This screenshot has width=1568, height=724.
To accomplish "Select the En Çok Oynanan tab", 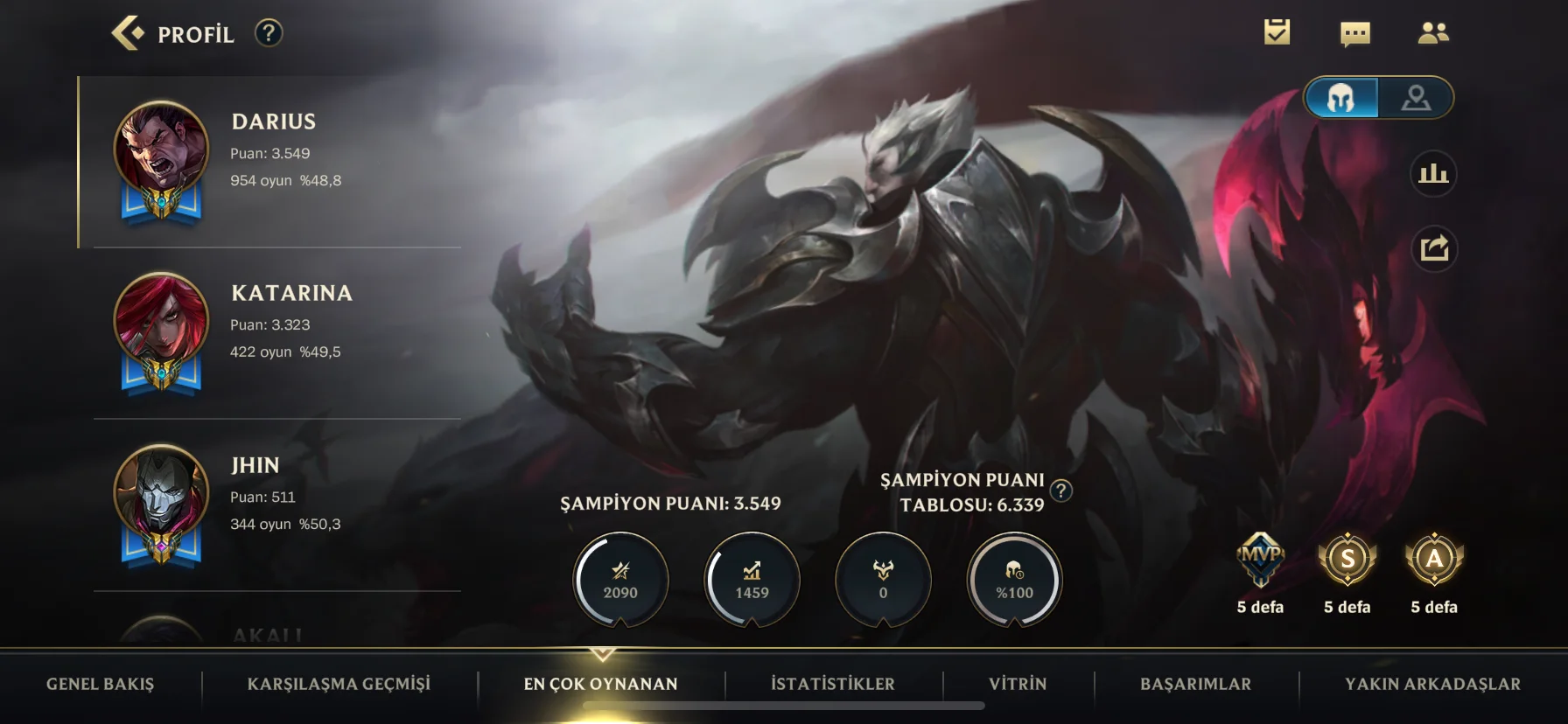I will 600,684.
